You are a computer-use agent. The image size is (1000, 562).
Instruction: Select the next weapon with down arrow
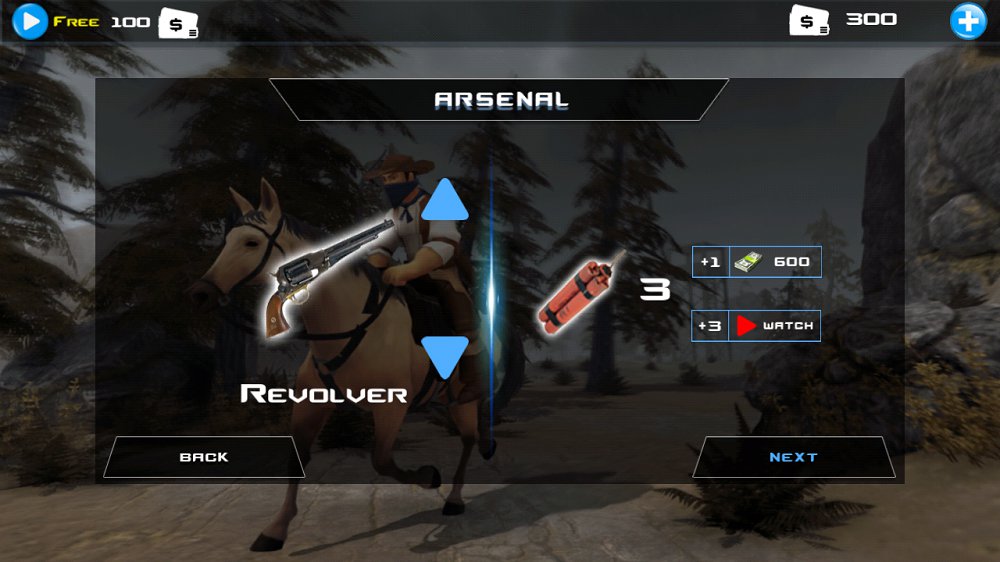click(445, 355)
